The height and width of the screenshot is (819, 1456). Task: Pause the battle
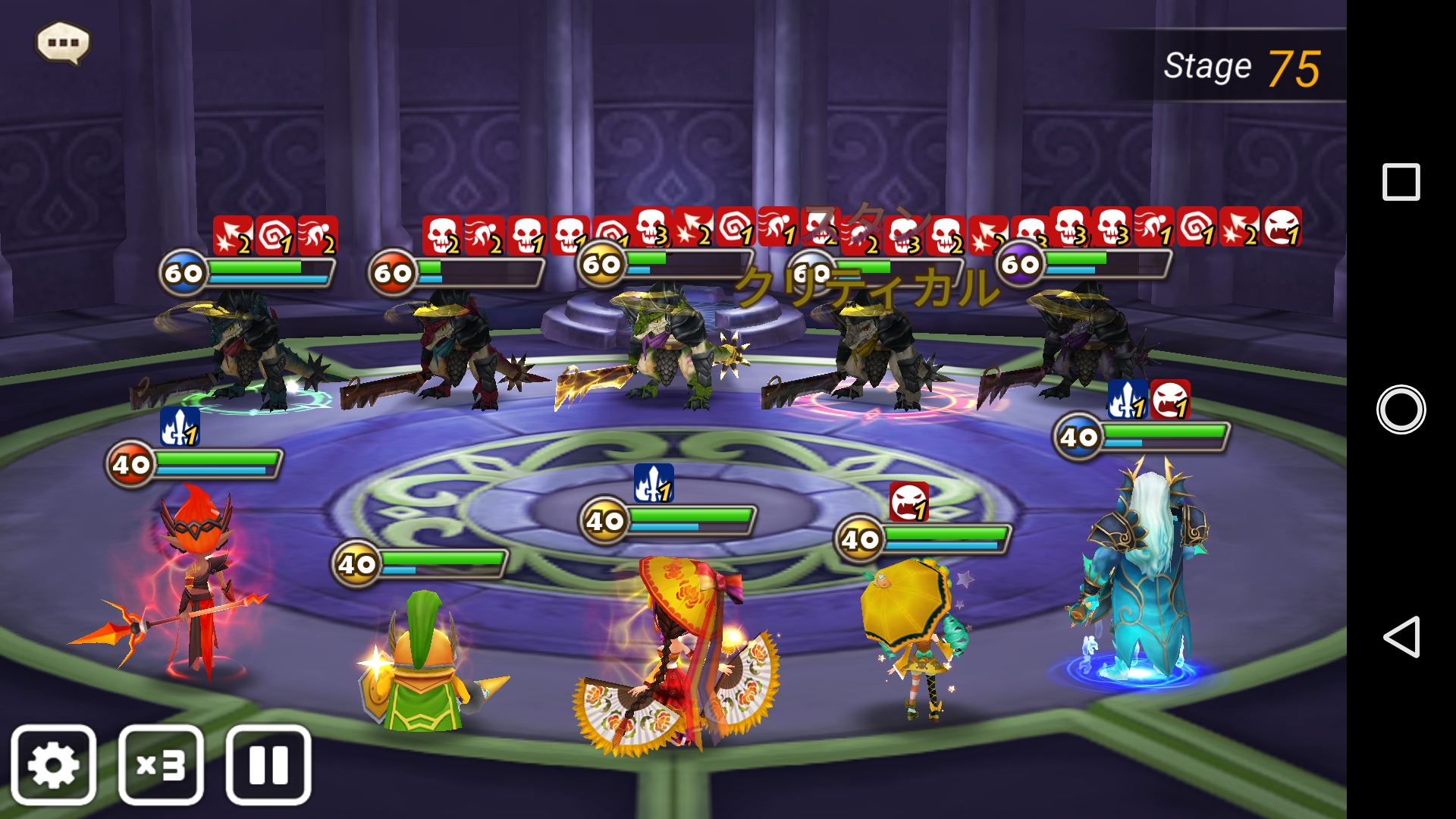tap(268, 764)
